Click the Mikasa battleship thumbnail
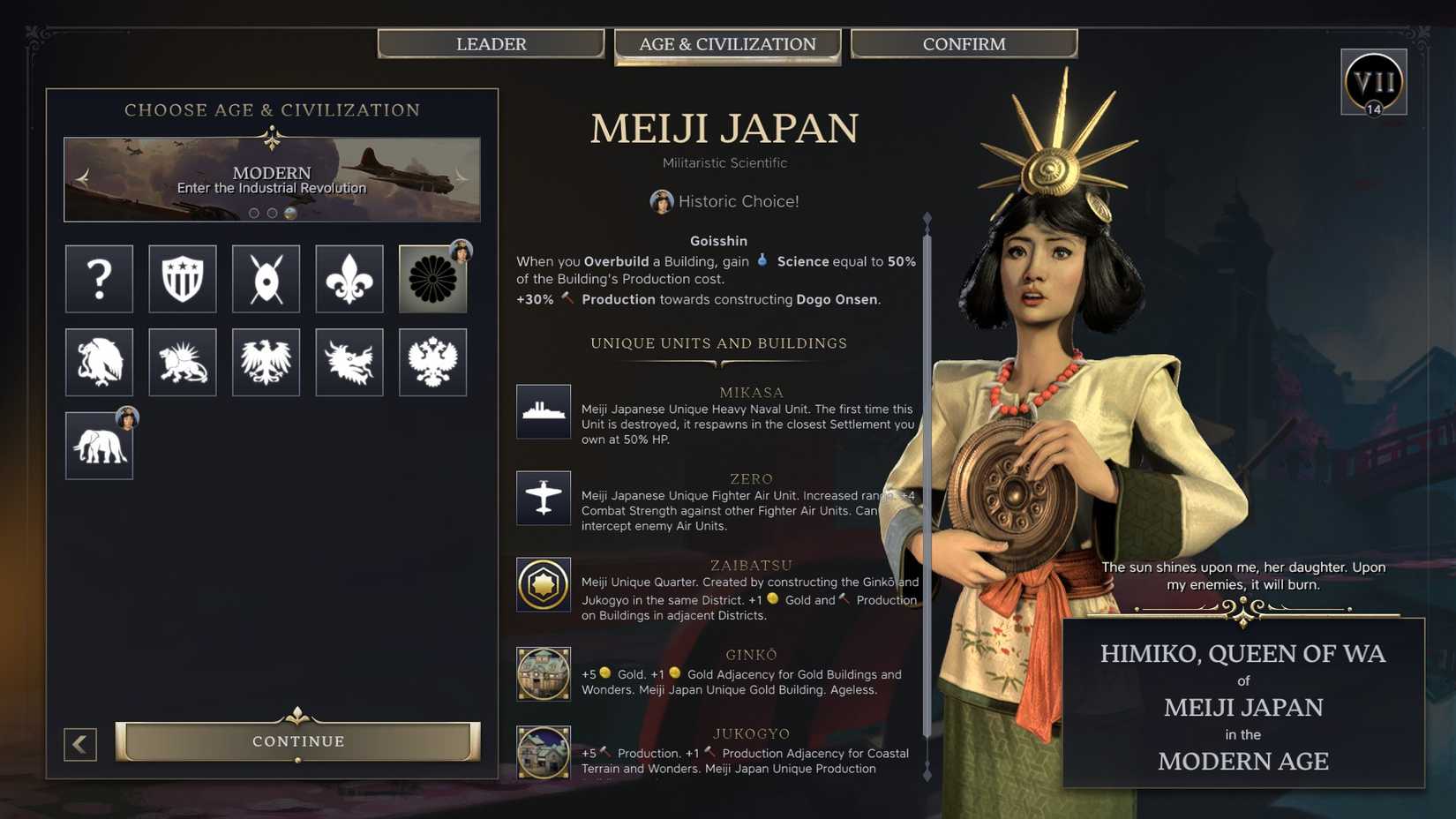 (x=543, y=411)
